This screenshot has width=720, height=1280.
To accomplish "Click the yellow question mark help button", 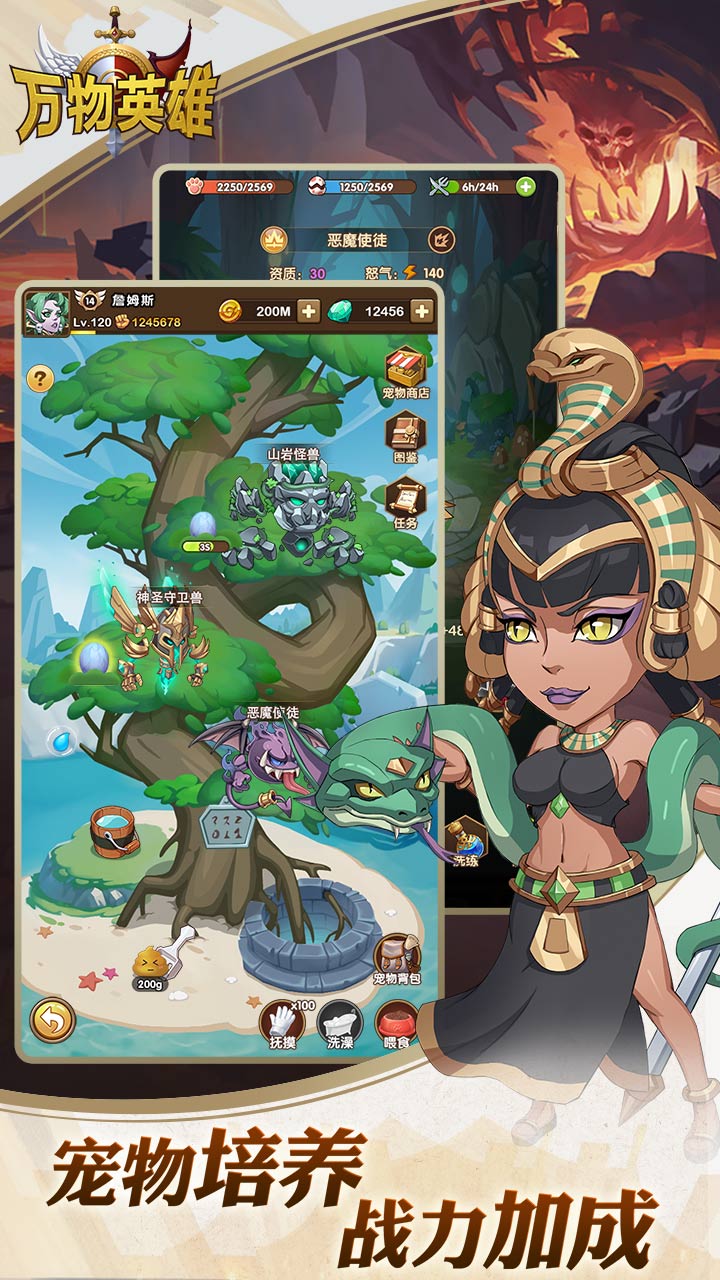I will coord(40,378).
